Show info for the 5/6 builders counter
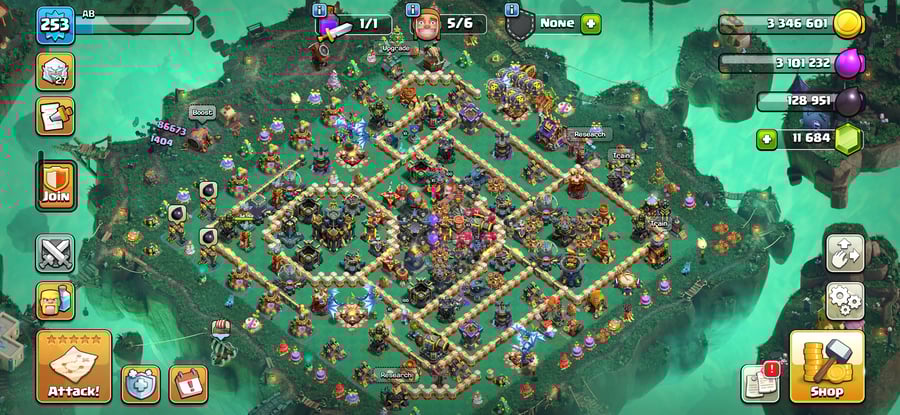This screenshot has width=900, height=415. tap(415, 9)
